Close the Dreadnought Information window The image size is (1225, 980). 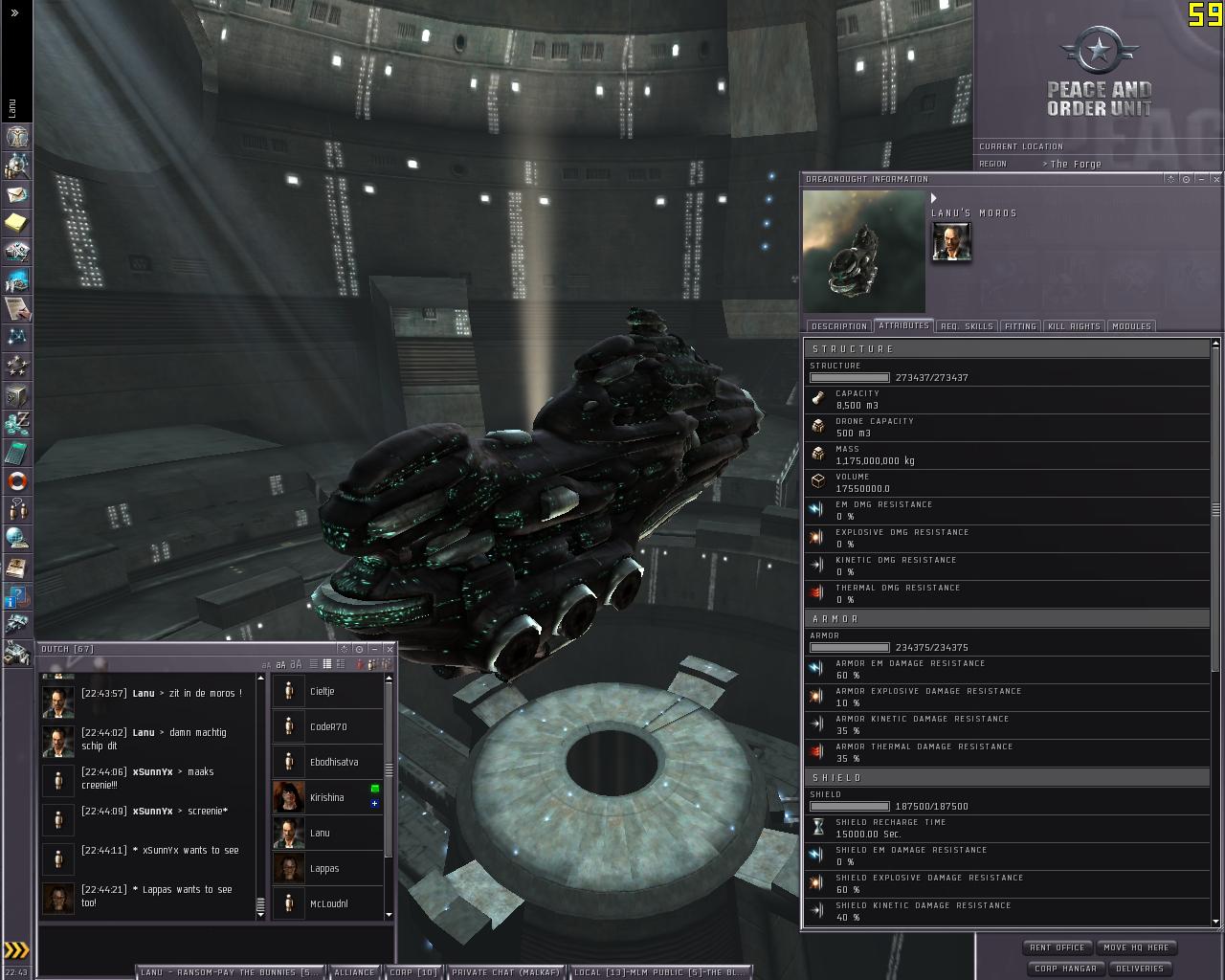1216,179
